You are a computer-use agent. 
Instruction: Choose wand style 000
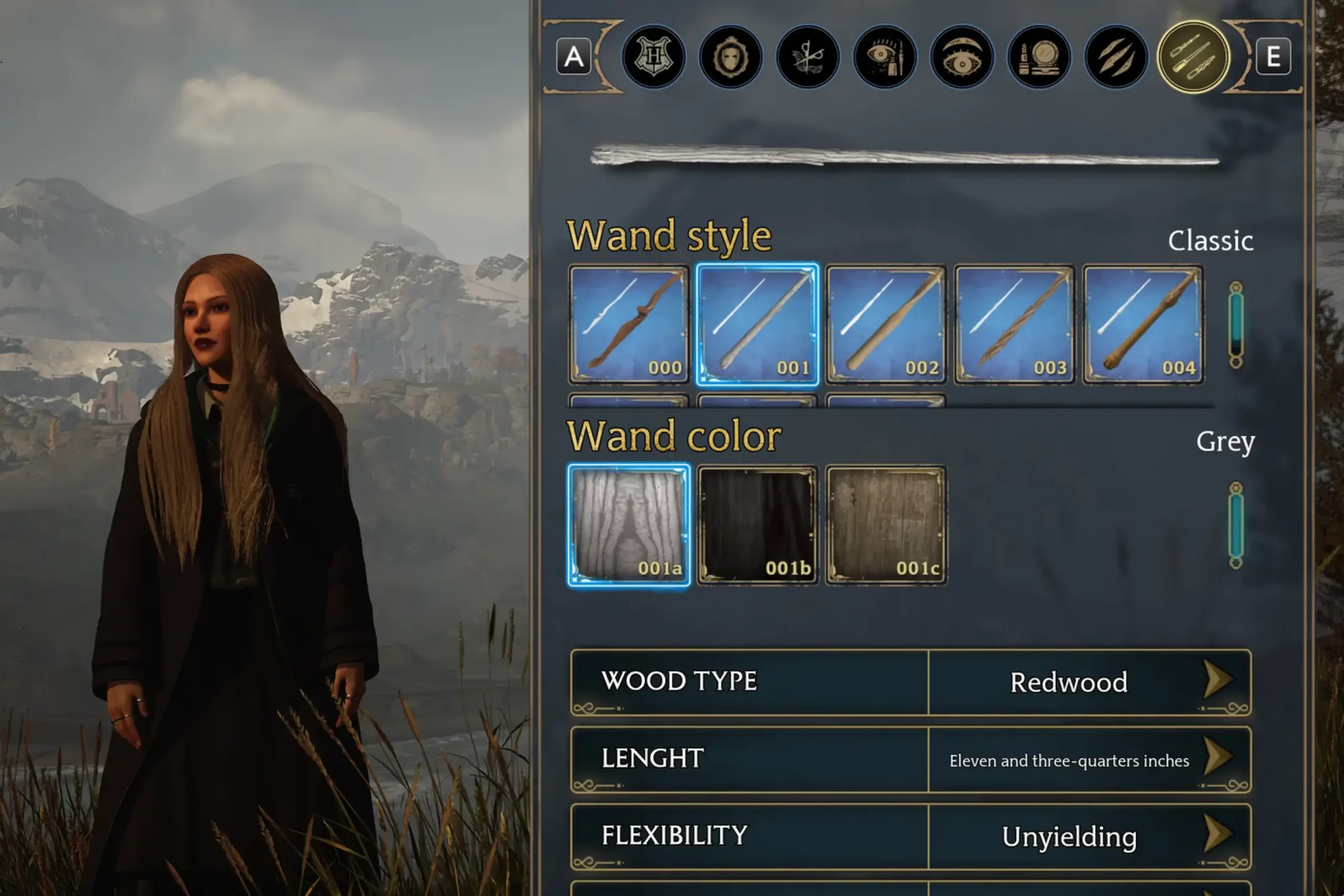click(x=628, y=324)
